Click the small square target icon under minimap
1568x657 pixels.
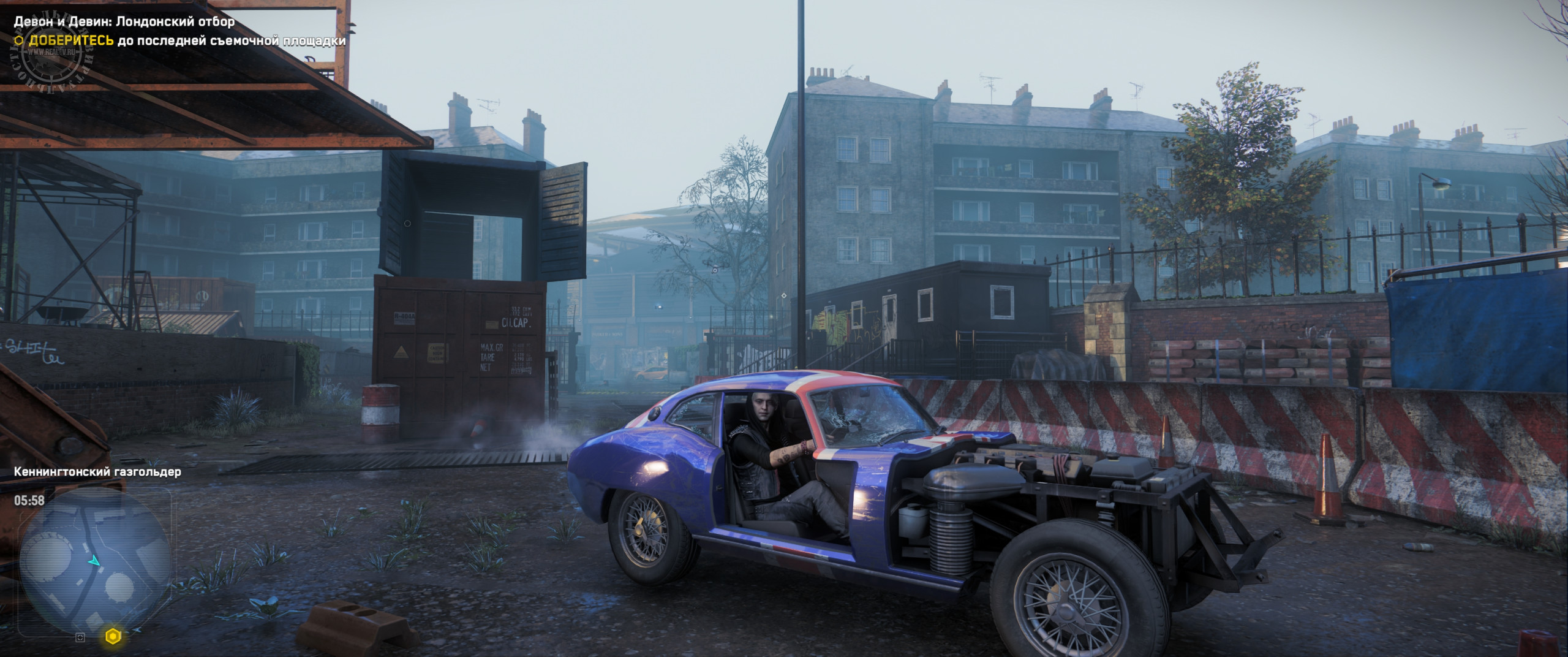click(x=80, y=637)
